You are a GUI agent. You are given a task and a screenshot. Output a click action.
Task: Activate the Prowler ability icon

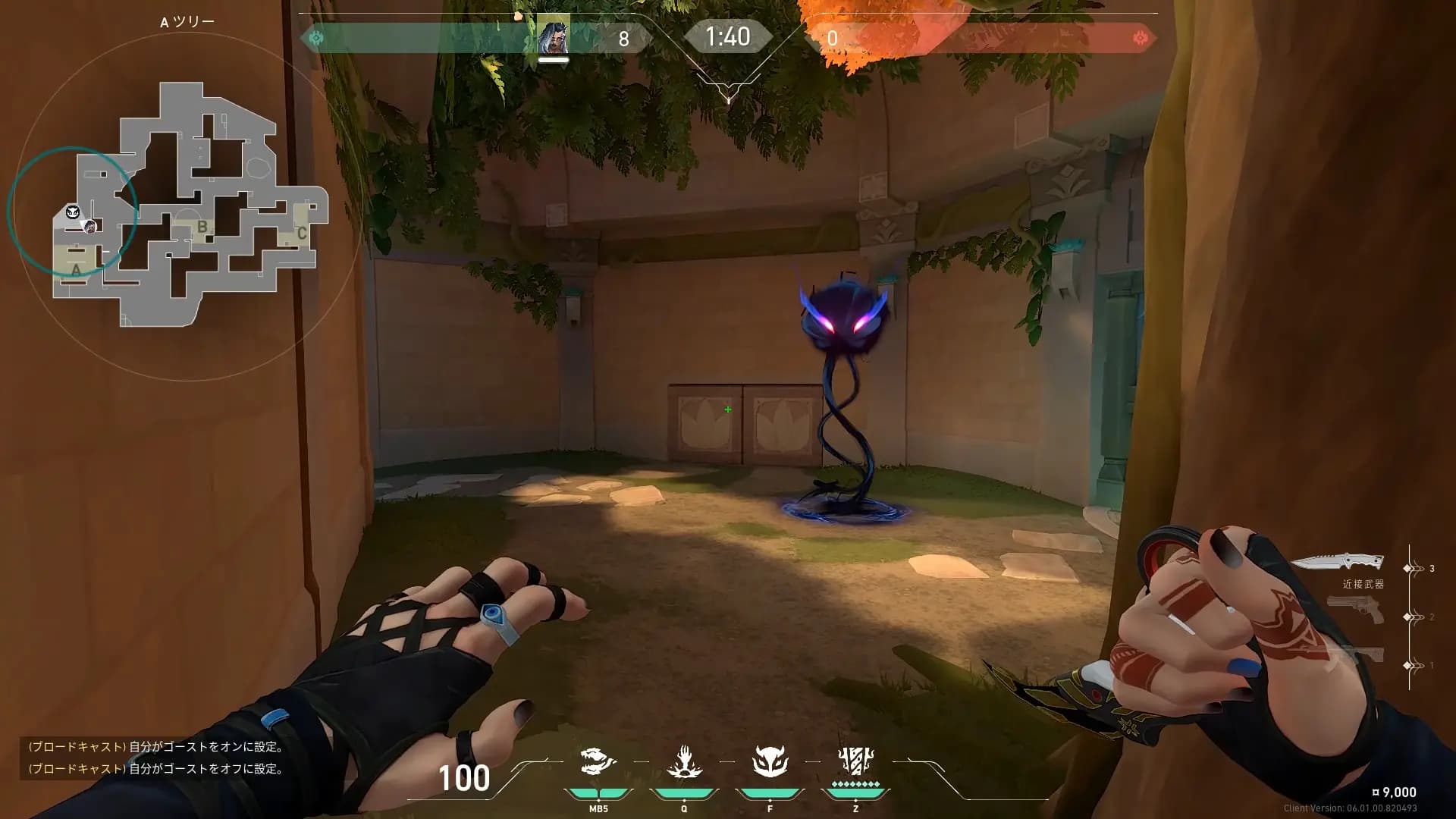pyautogui.click(x=598, y=761)
